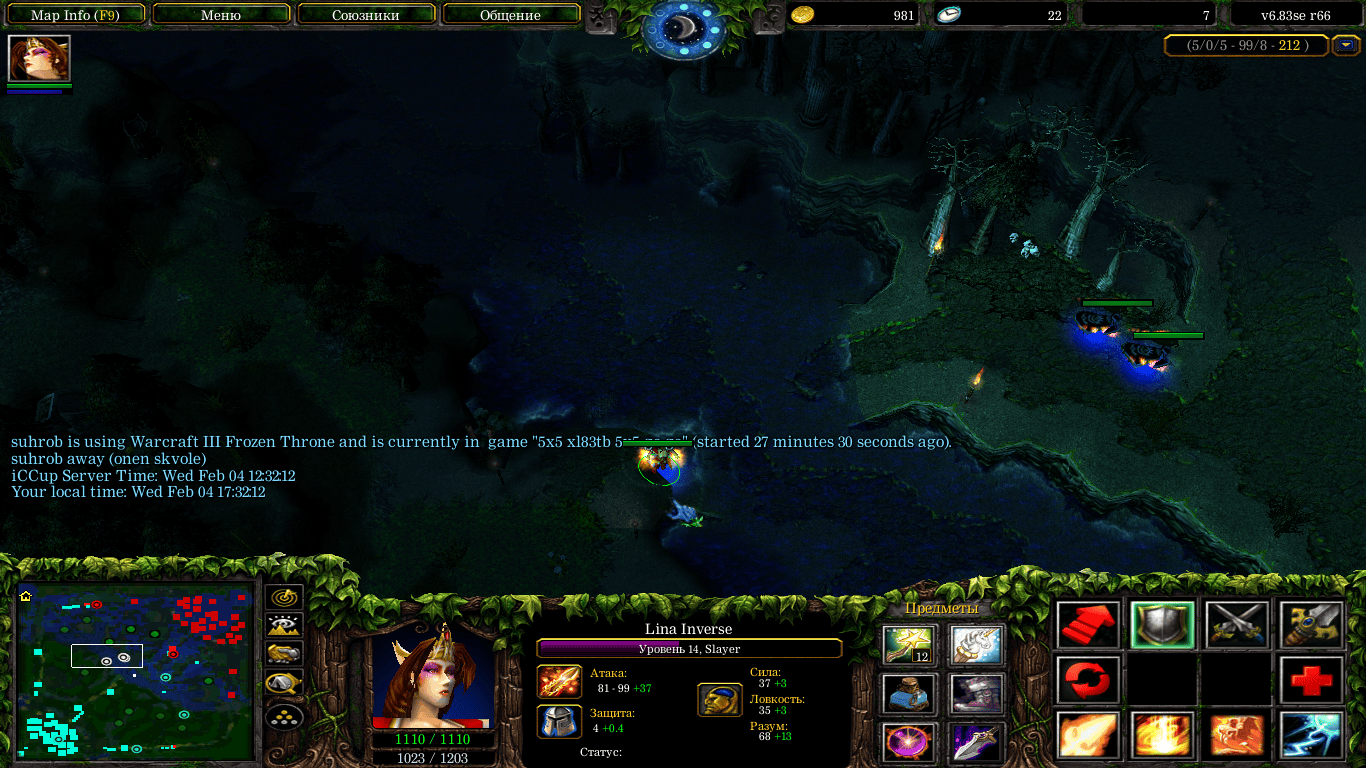
Task: Toggle the formation movement button
Action: (284, 716)
